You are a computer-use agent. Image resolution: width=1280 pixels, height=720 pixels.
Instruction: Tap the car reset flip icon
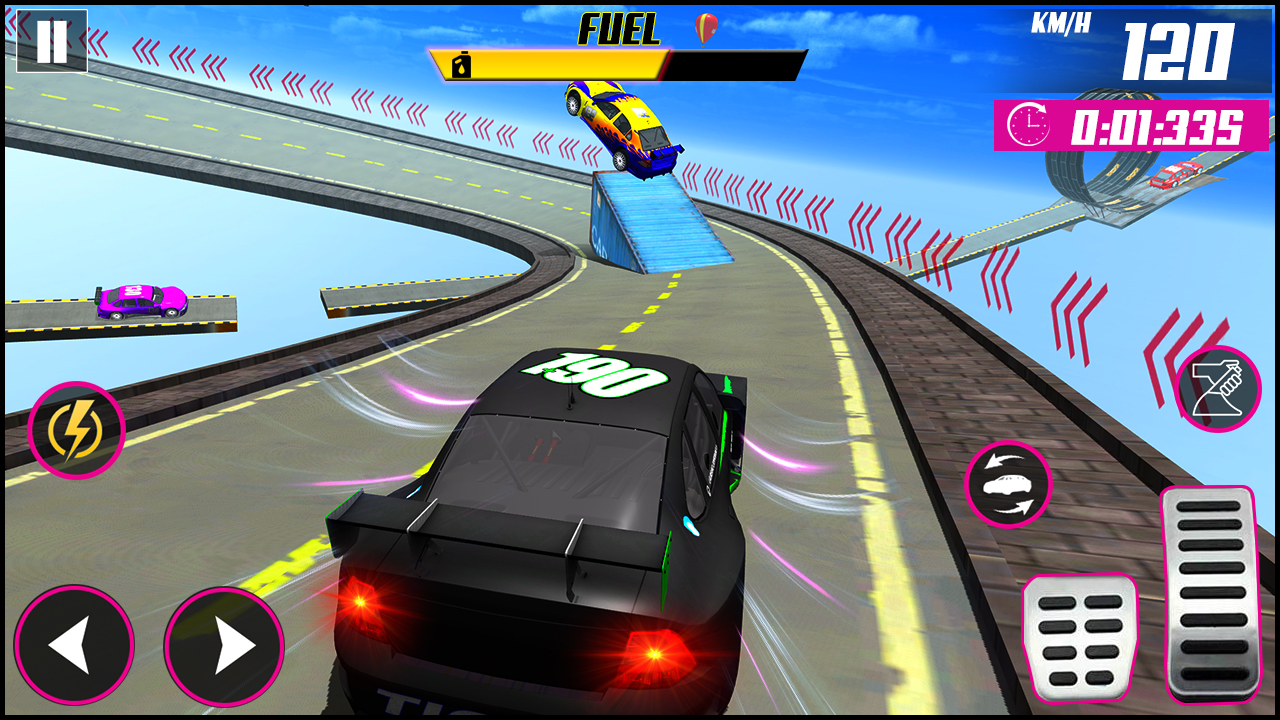(1008, 484)
